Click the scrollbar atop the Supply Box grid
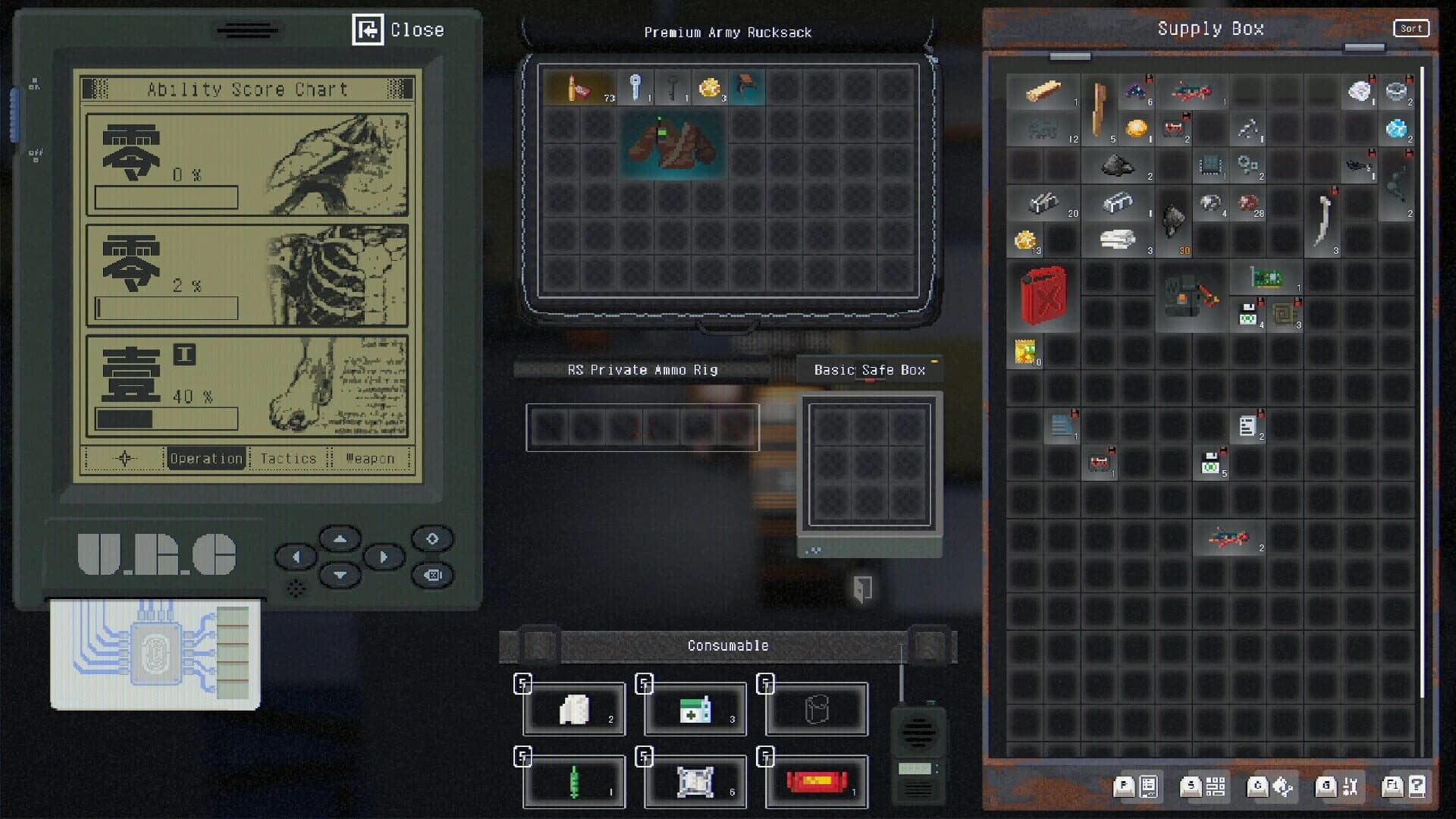Image resolution: width=1456 pixels, height=819 pixels. click(1068, 55)
